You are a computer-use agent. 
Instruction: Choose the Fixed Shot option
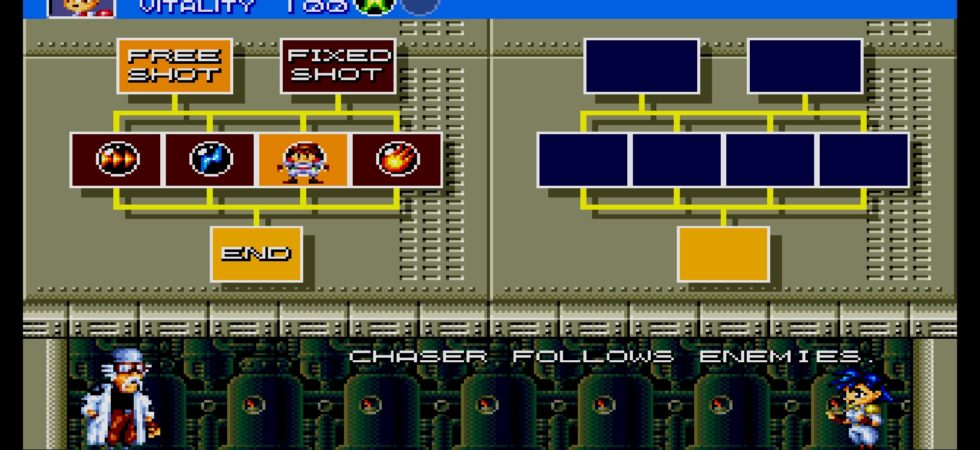coord(338,66)
